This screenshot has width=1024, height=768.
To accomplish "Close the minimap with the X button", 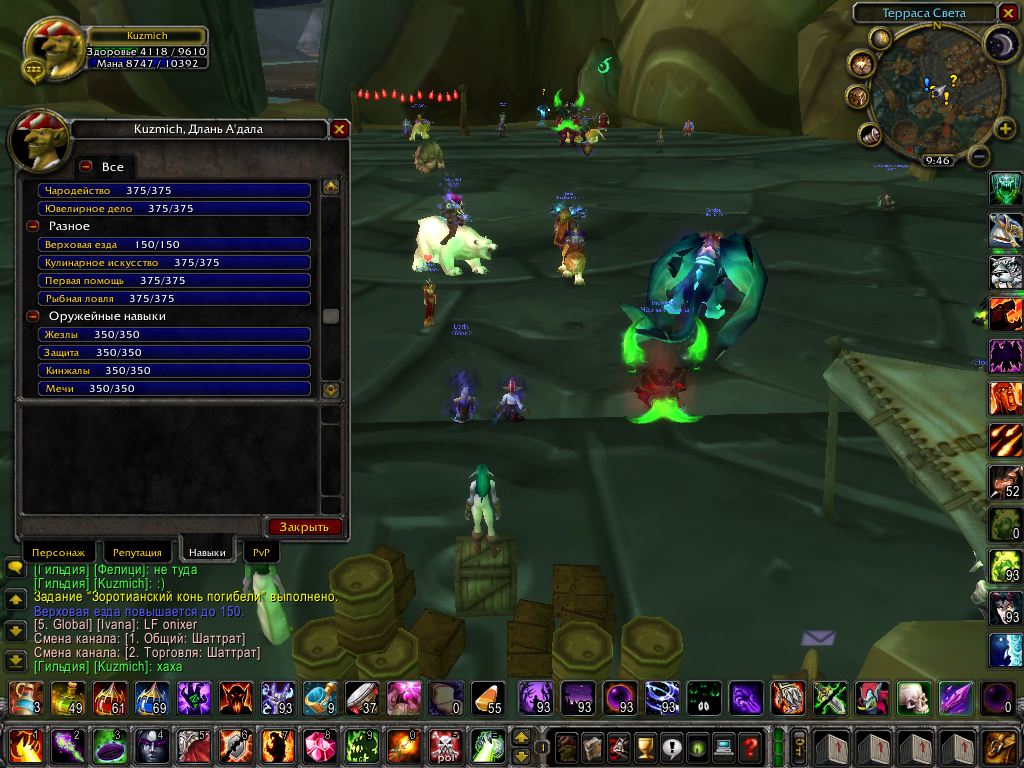I will (1008, 13).
